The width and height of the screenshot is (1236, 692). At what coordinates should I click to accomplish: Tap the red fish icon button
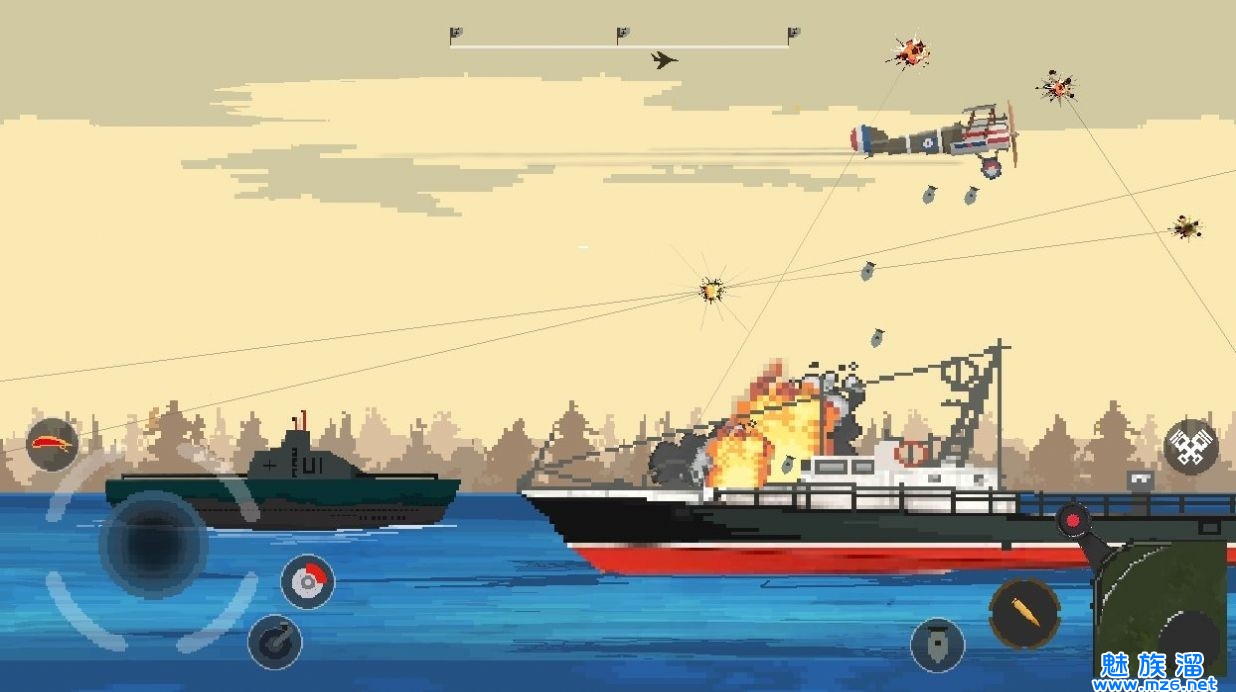[x=52, y=445]
